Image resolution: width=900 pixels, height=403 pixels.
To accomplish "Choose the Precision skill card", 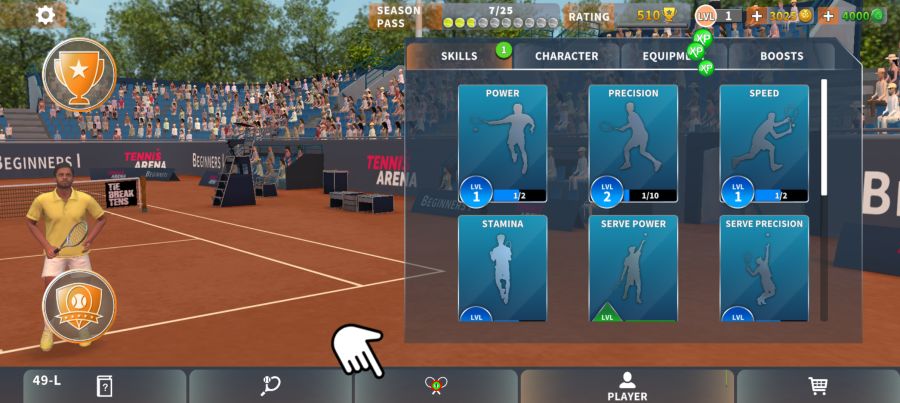I will [x=633, y=144].
